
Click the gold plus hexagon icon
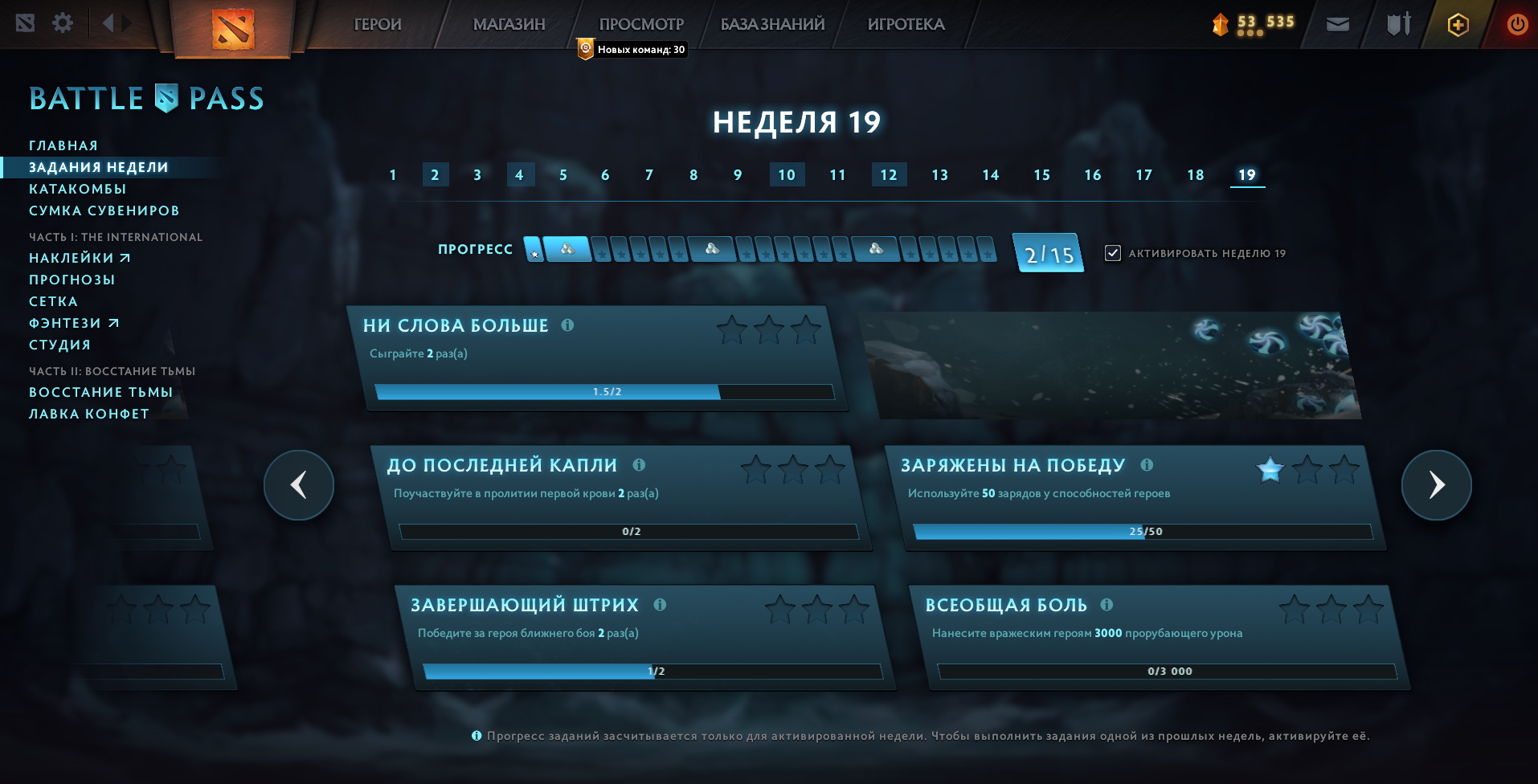click(x=1458, y=24)
